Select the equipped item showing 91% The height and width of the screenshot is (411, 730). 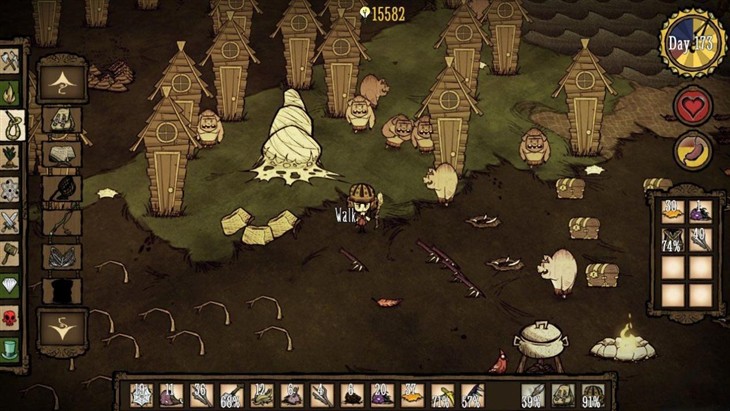594,396
